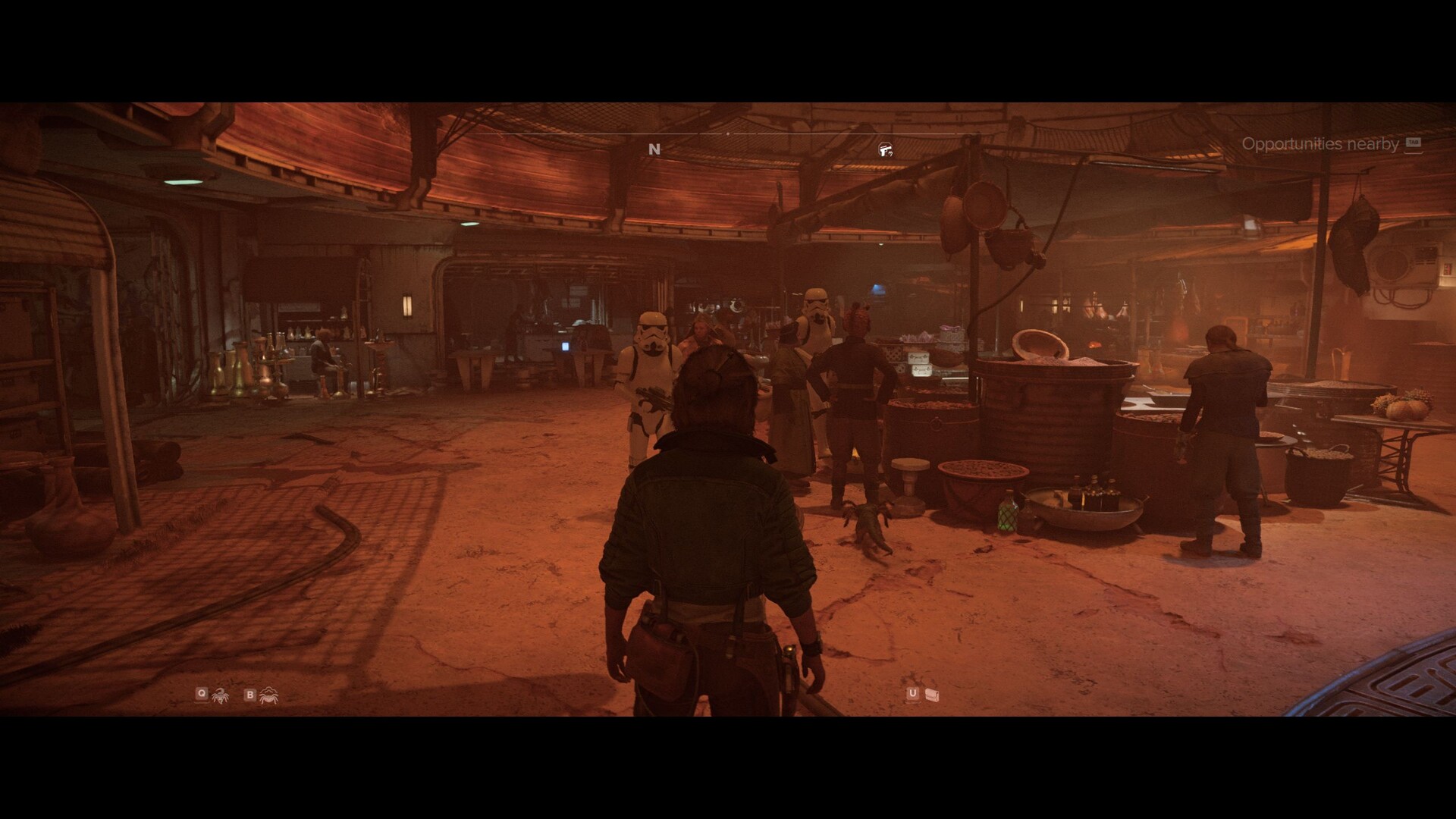Select the blaster marker on the compass
The width and height of the screenshot is (1456, 819).
click(x=884, y=149)
